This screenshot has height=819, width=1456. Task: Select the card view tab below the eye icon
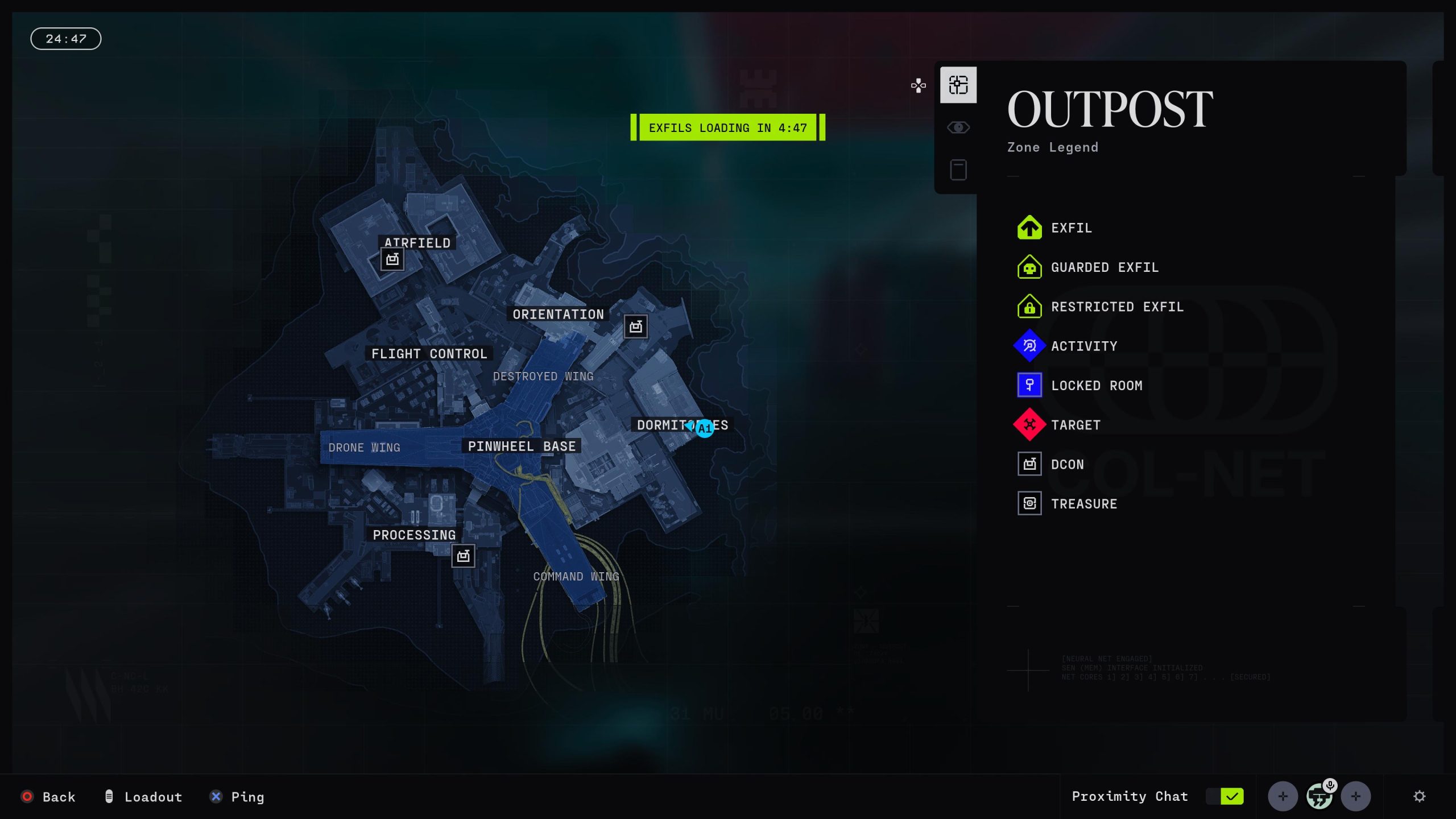click(x=958, y=169)
